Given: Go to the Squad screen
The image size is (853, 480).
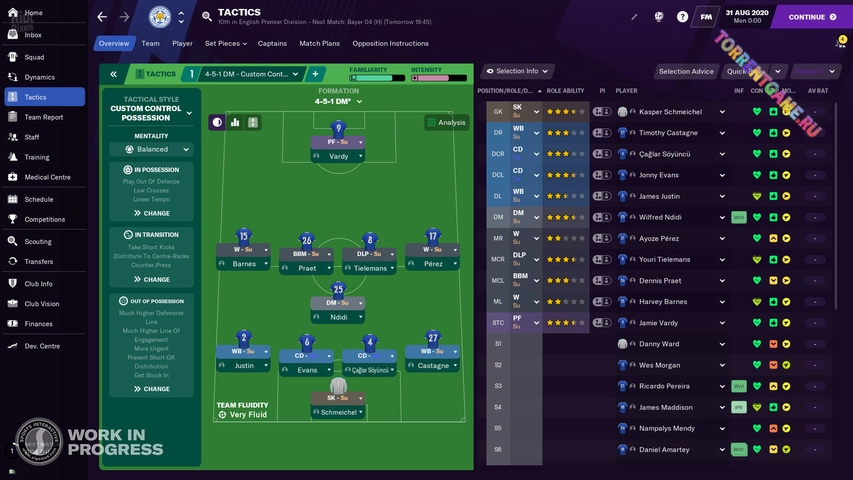Looking at the screenshot, I should click(x=34, y=57).
